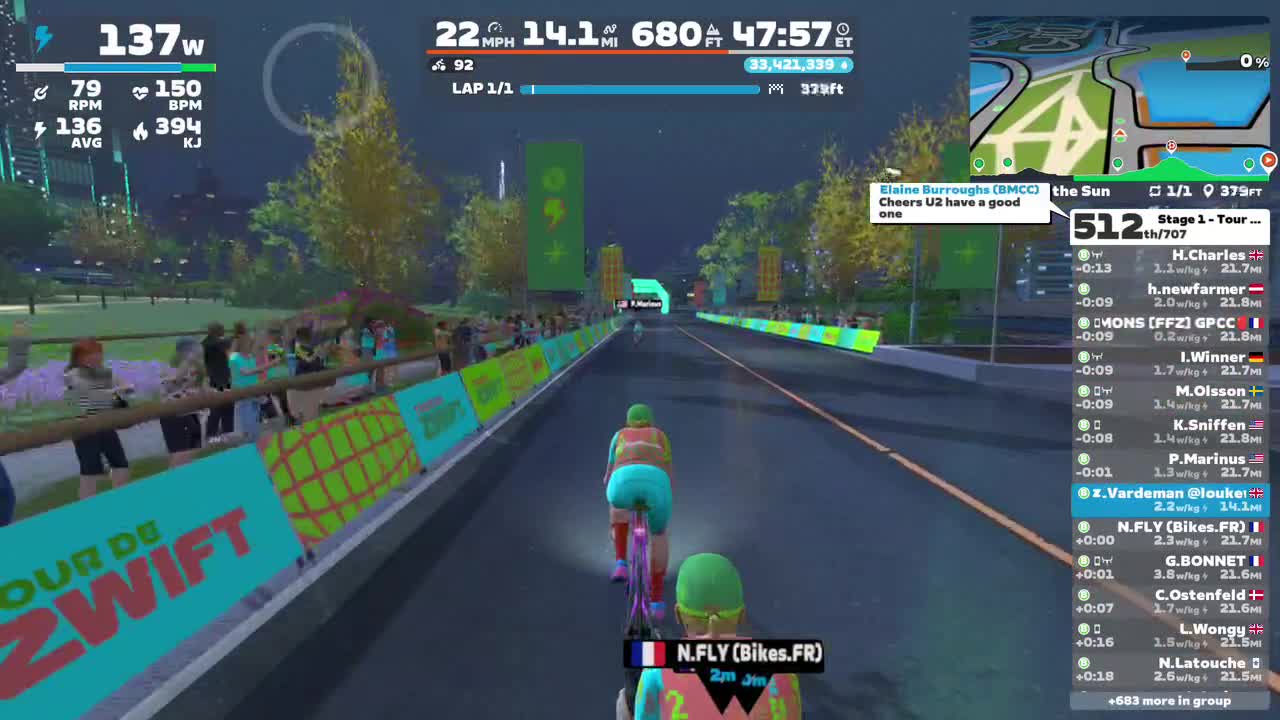The height and width of the screenshot is (720, 1280).
Task: Click the calories burned flame icon
Action: [140, 130]
